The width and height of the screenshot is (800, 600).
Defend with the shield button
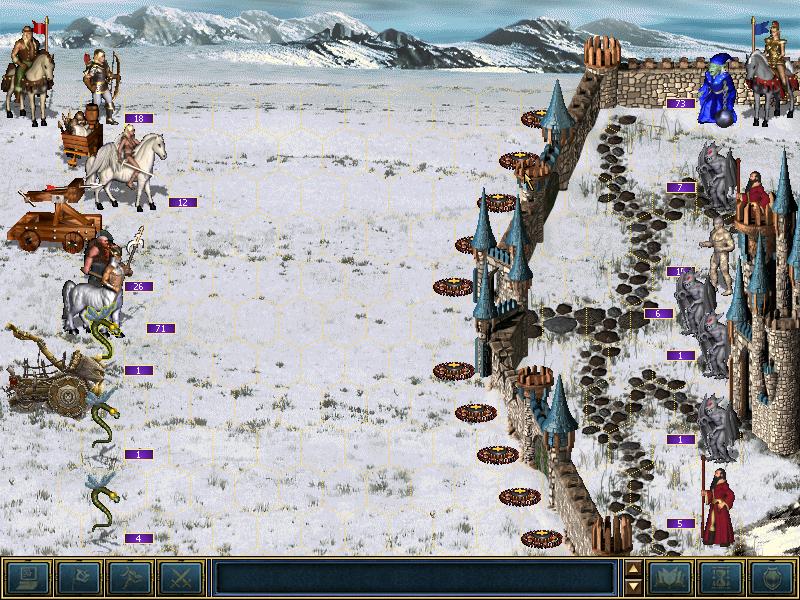pos(772,578)
